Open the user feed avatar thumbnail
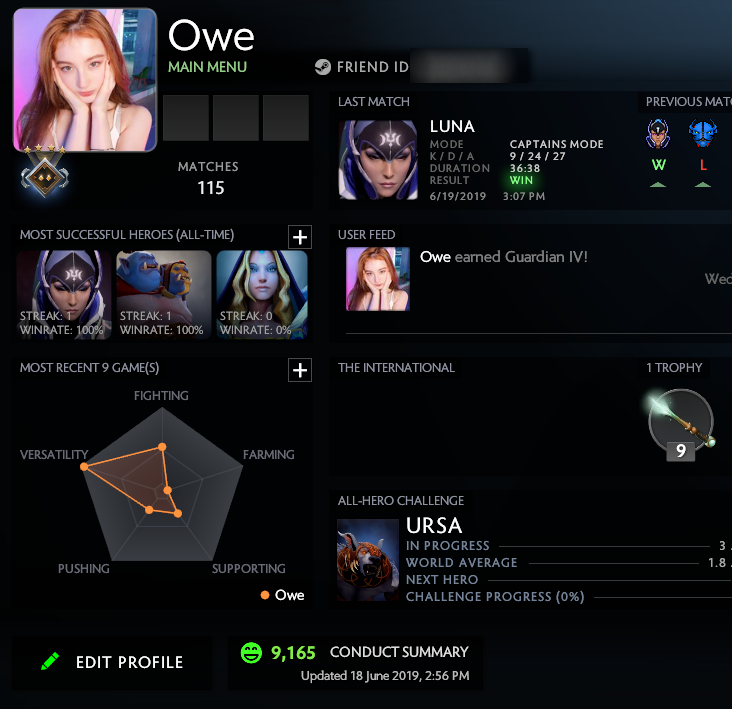 click(x=376, y=278)
